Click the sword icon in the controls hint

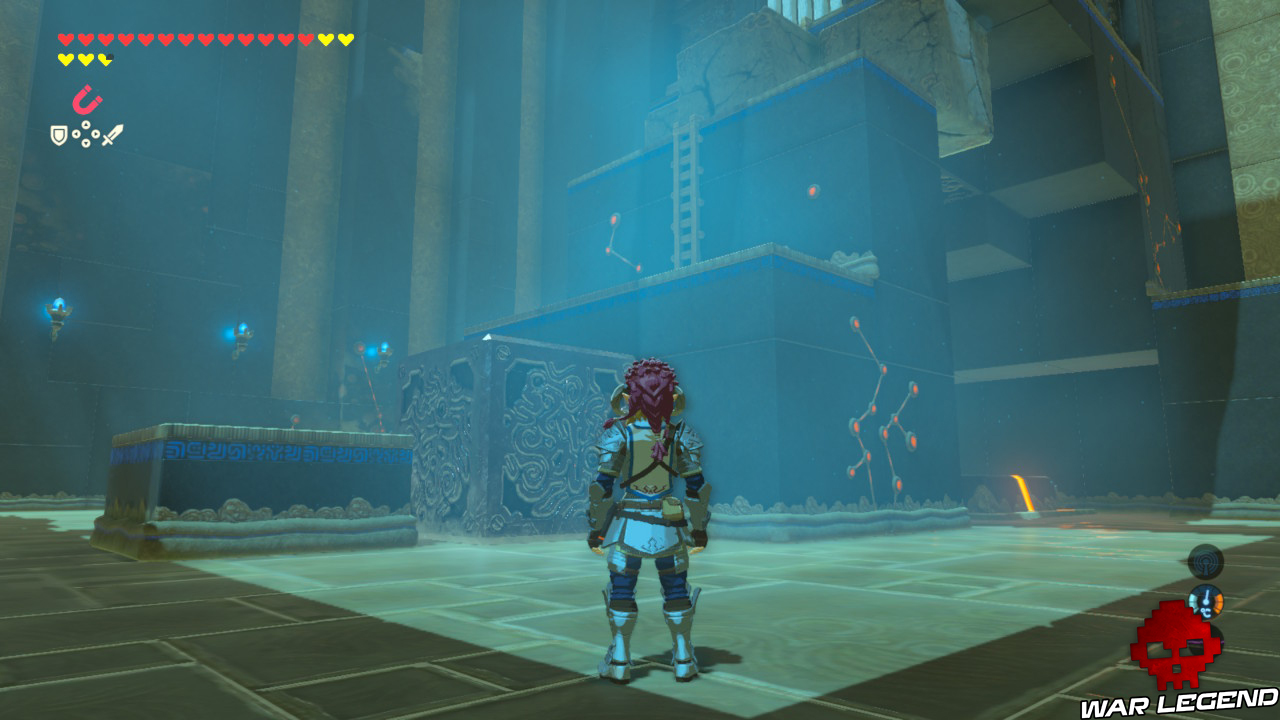(113, 135)
